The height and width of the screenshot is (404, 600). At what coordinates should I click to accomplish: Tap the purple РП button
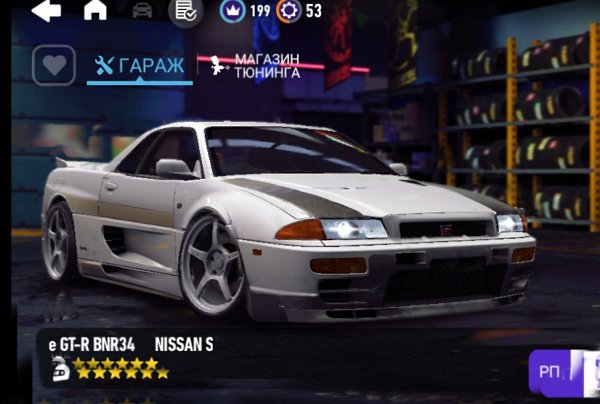[x=551, y=371]
